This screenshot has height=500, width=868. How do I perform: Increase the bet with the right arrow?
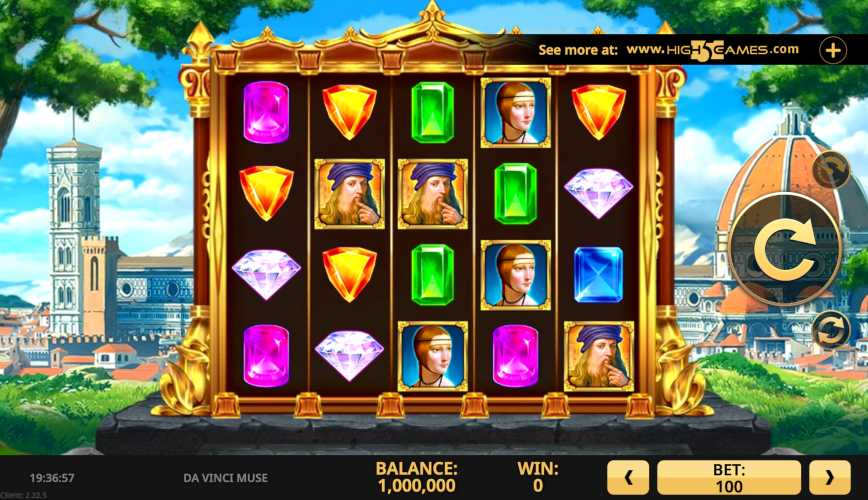point(829,477)
